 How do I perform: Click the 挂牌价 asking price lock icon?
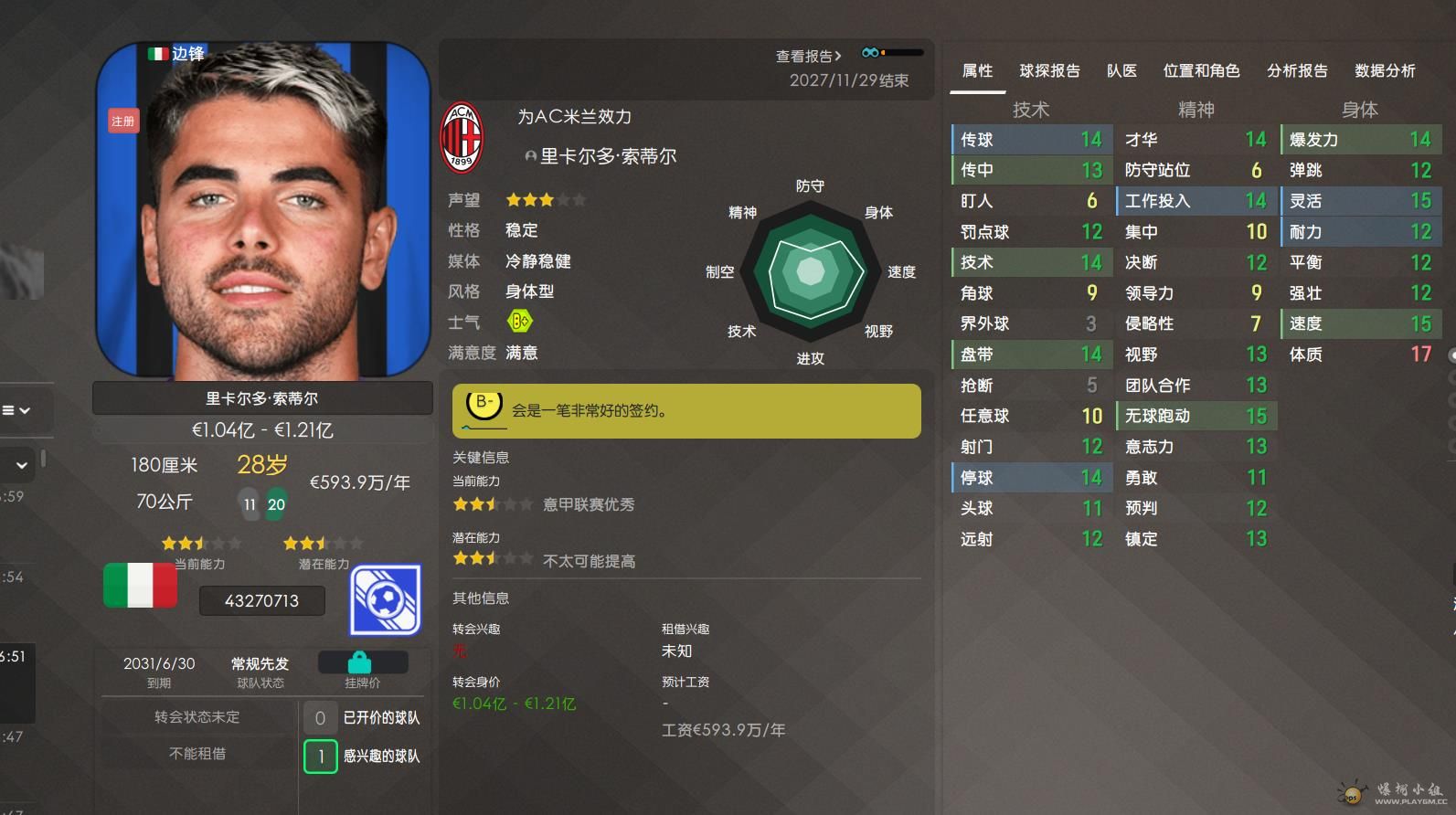359,662
